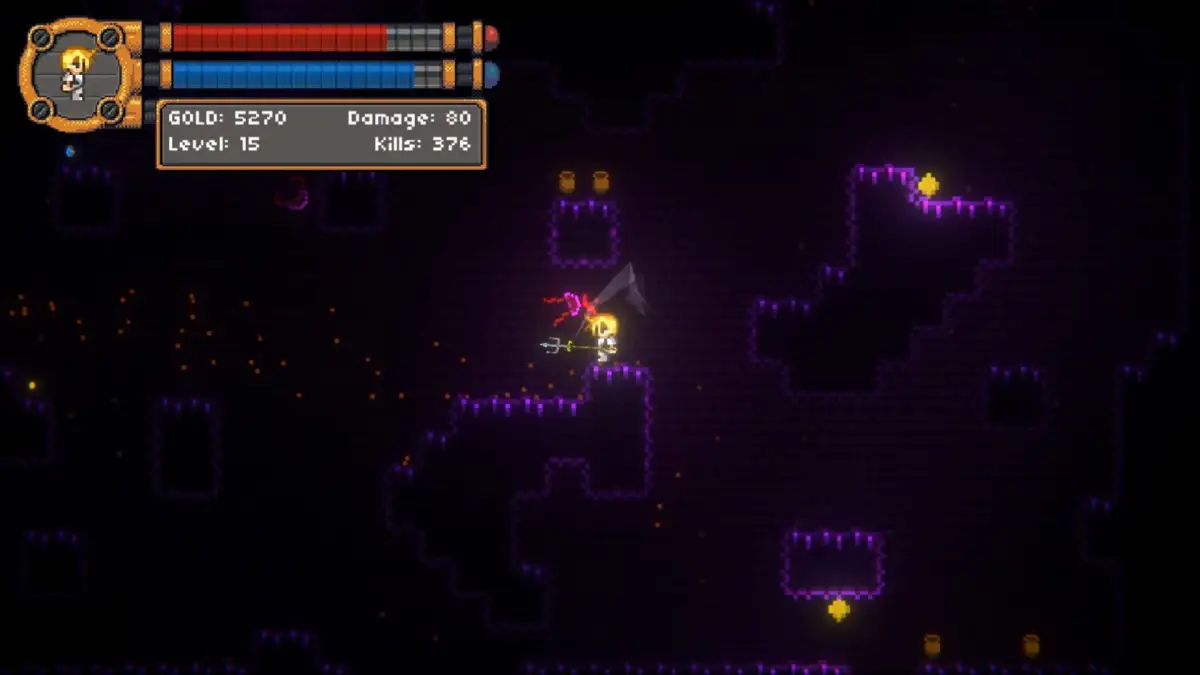Click the blonde hero portrait icon
1200x675 pixels.
(75, 74)
